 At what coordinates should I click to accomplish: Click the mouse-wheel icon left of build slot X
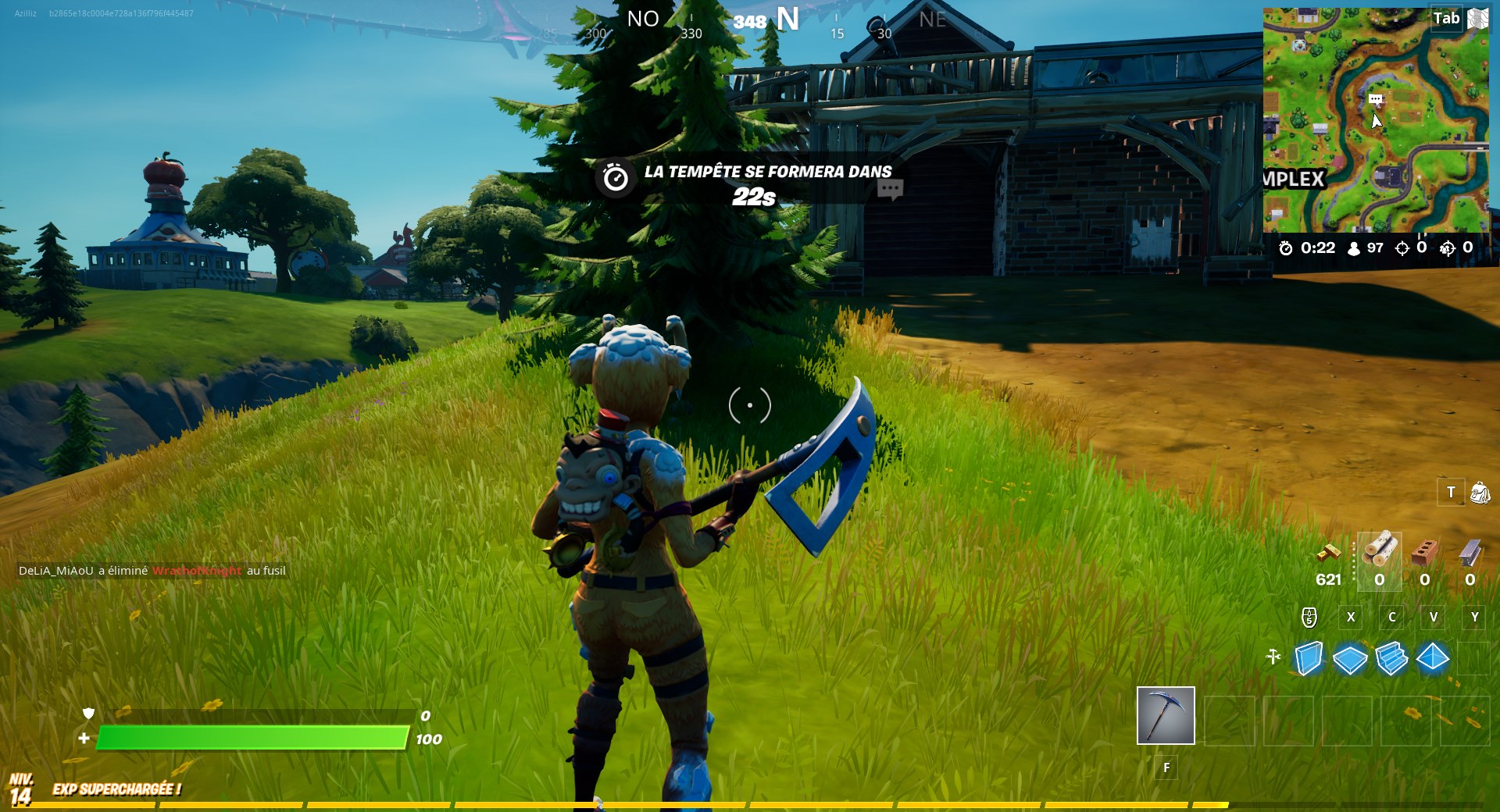pos(1309,617)
